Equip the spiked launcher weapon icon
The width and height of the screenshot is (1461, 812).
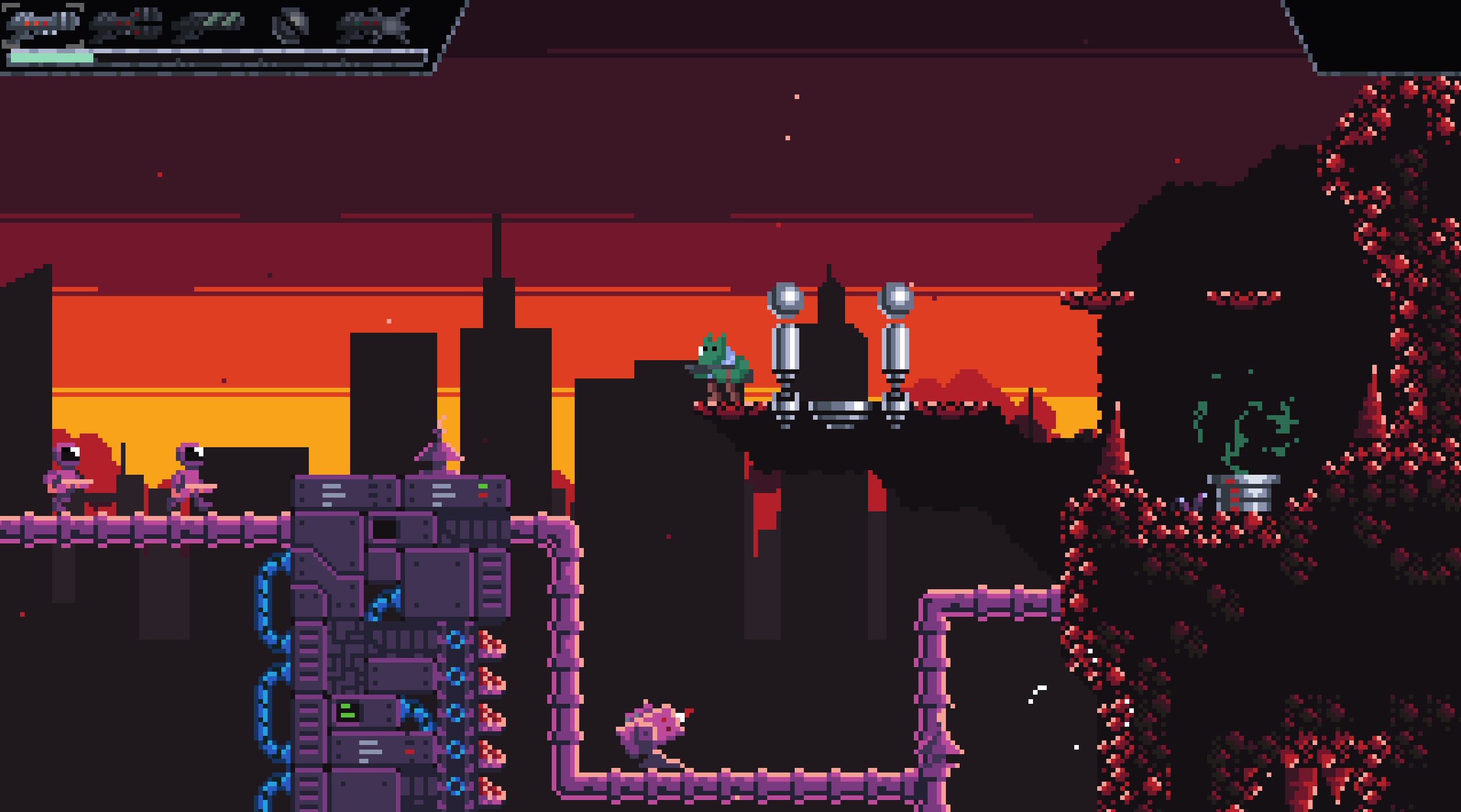374,25
